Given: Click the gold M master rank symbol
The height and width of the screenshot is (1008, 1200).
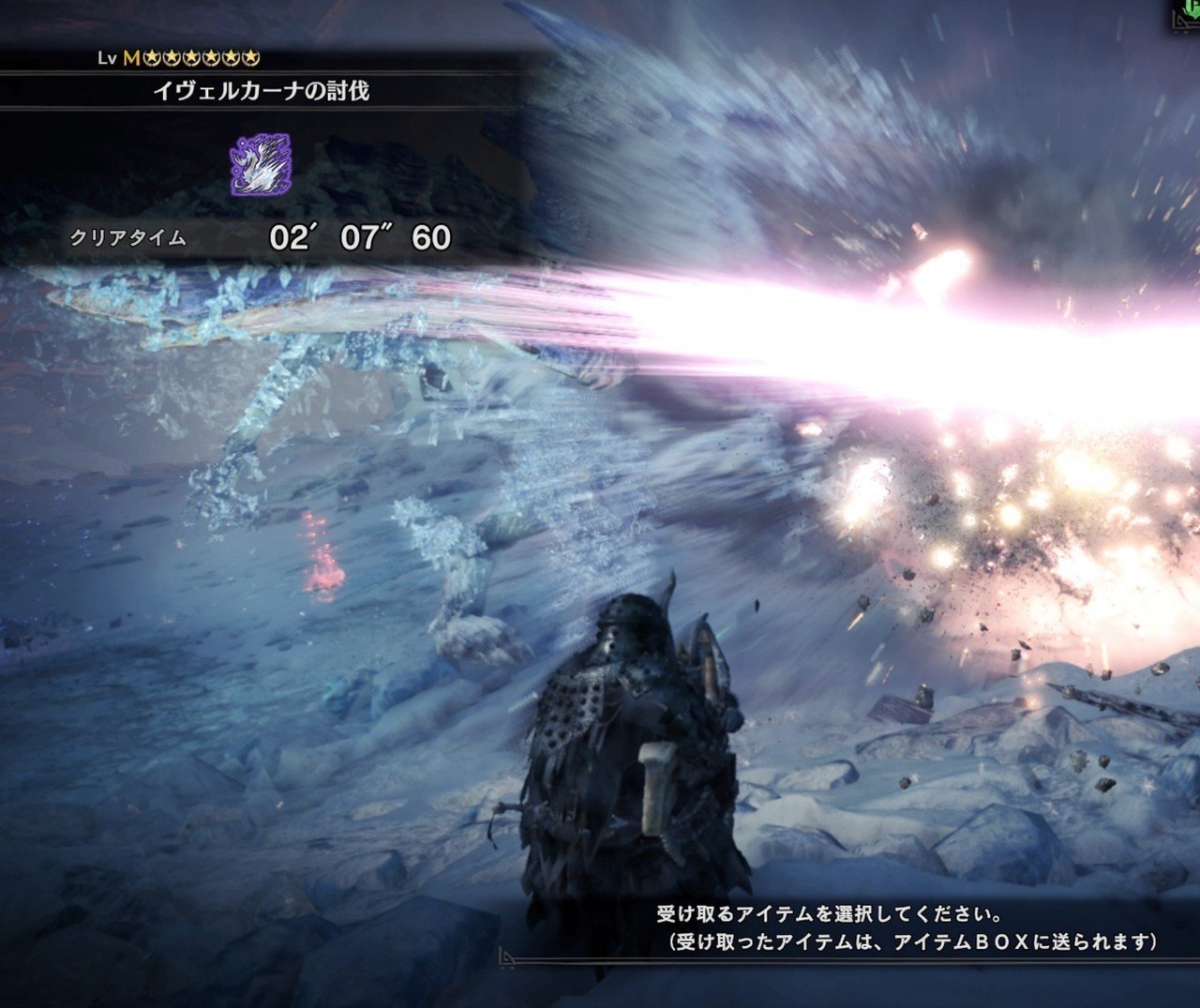Looking at the screenshot, I should pos(131,57).
